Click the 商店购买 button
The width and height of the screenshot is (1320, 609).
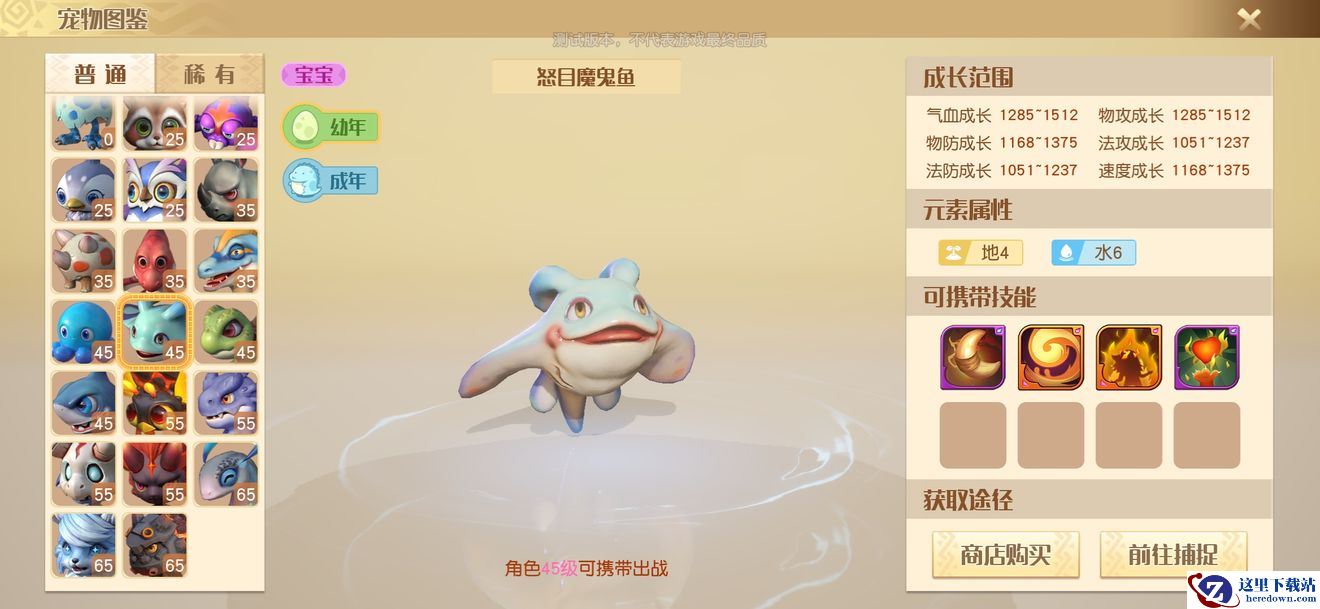tap(1005, 555)
